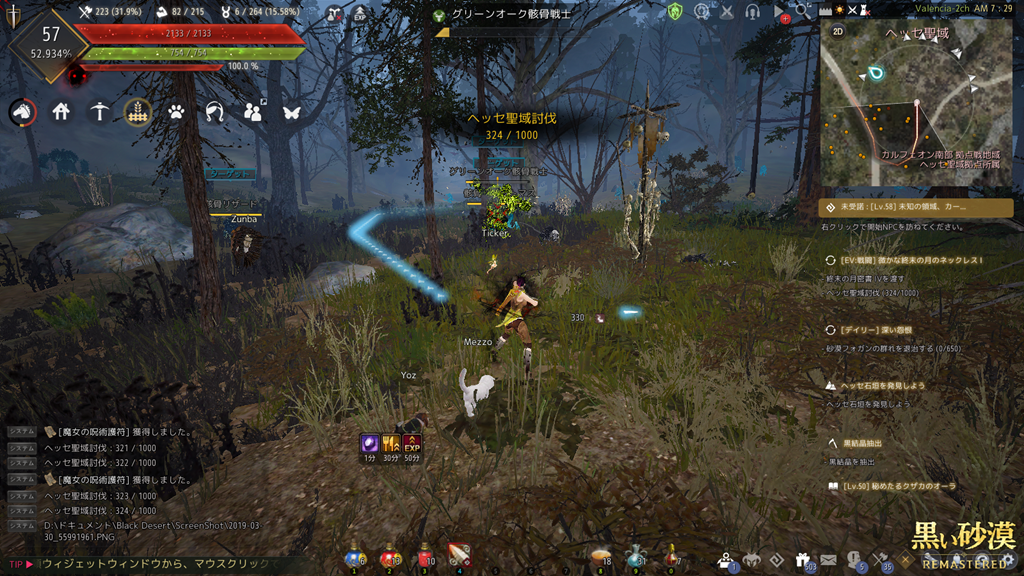This screenshot has width=1024, height=576.
Task: Open the butterfly fairy icon
Action: 291,112
